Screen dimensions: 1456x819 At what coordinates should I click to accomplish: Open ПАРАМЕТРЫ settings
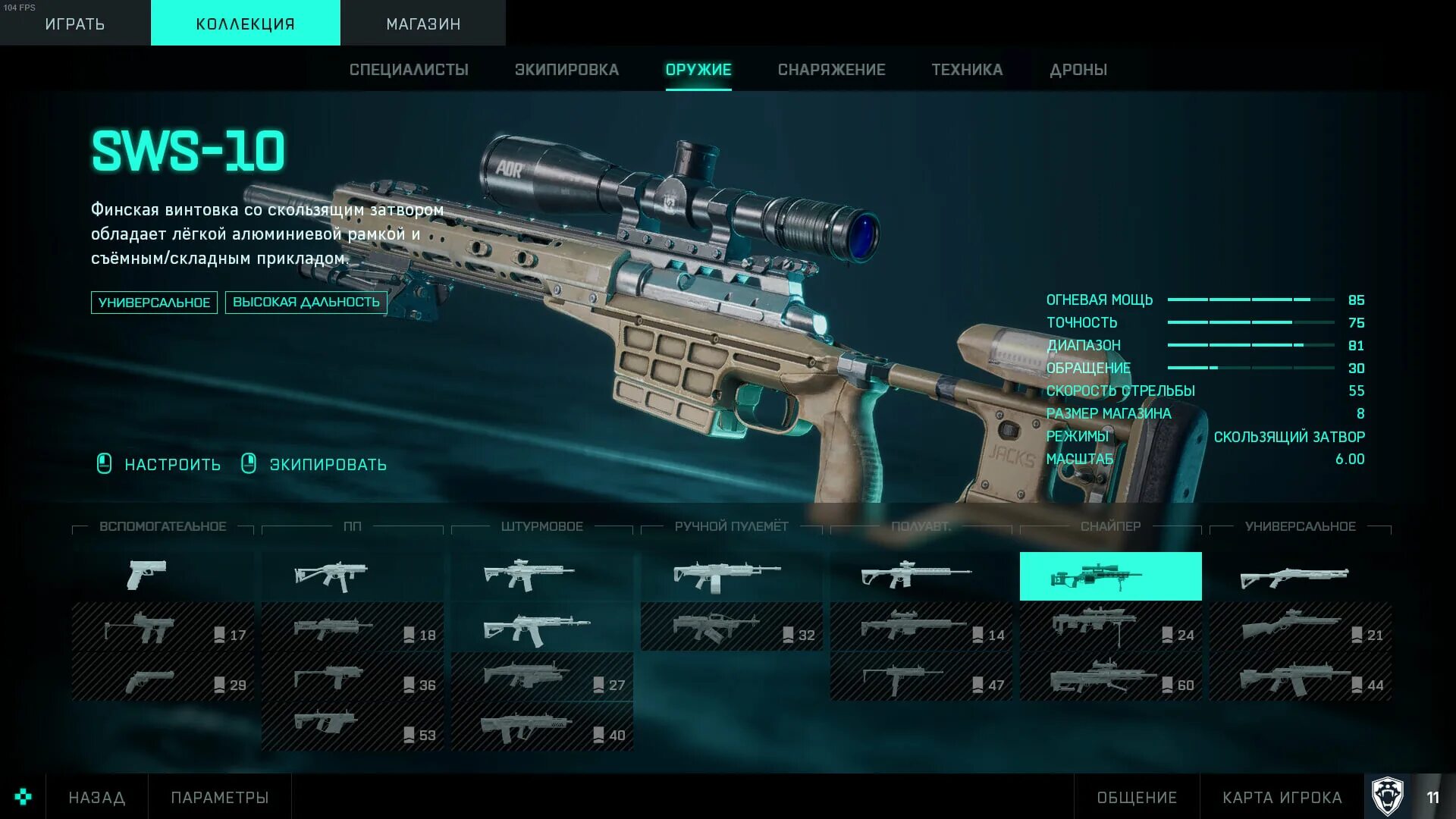(220, 798)
